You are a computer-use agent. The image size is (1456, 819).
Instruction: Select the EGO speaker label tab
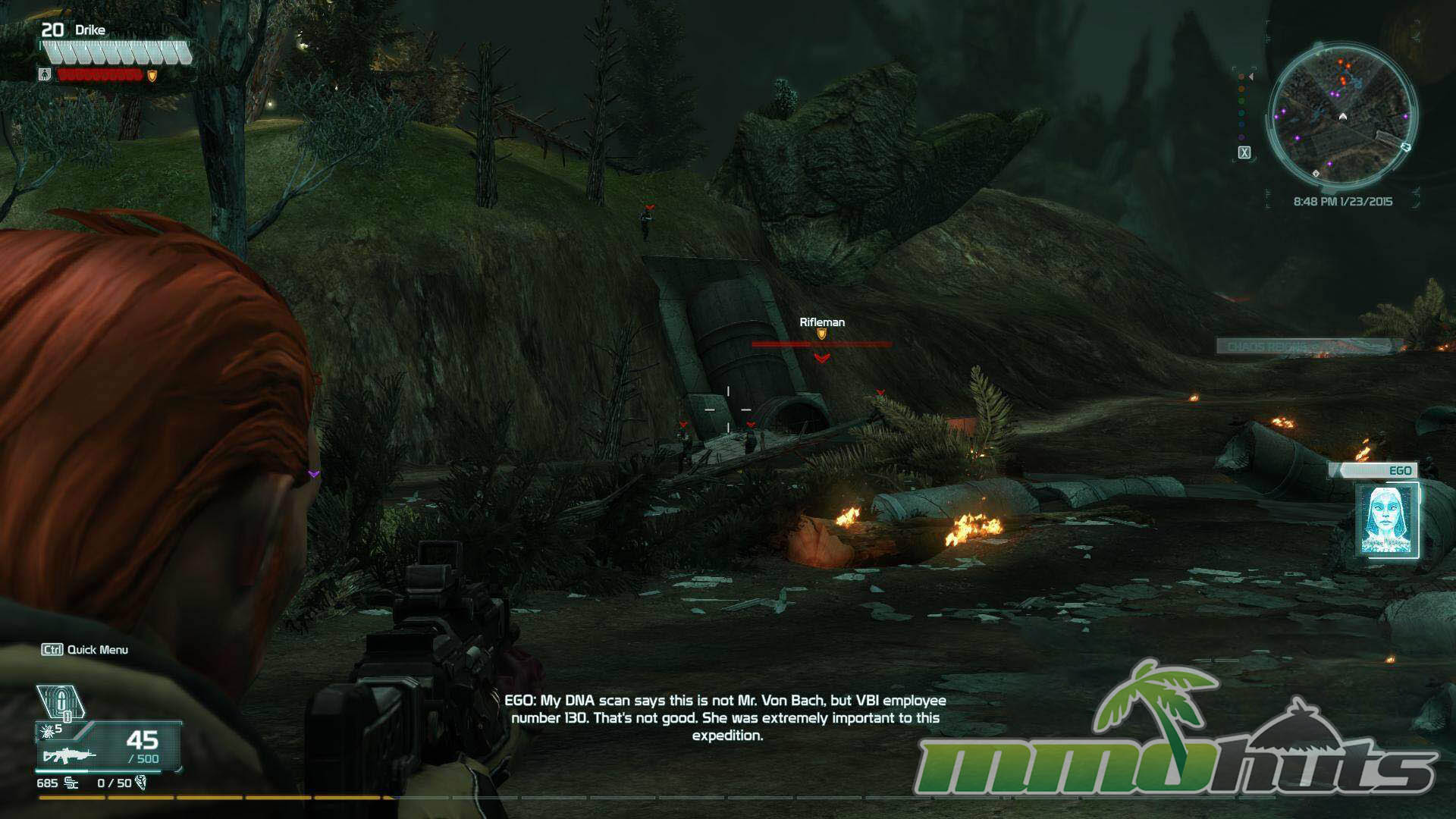click(1379, 471)
